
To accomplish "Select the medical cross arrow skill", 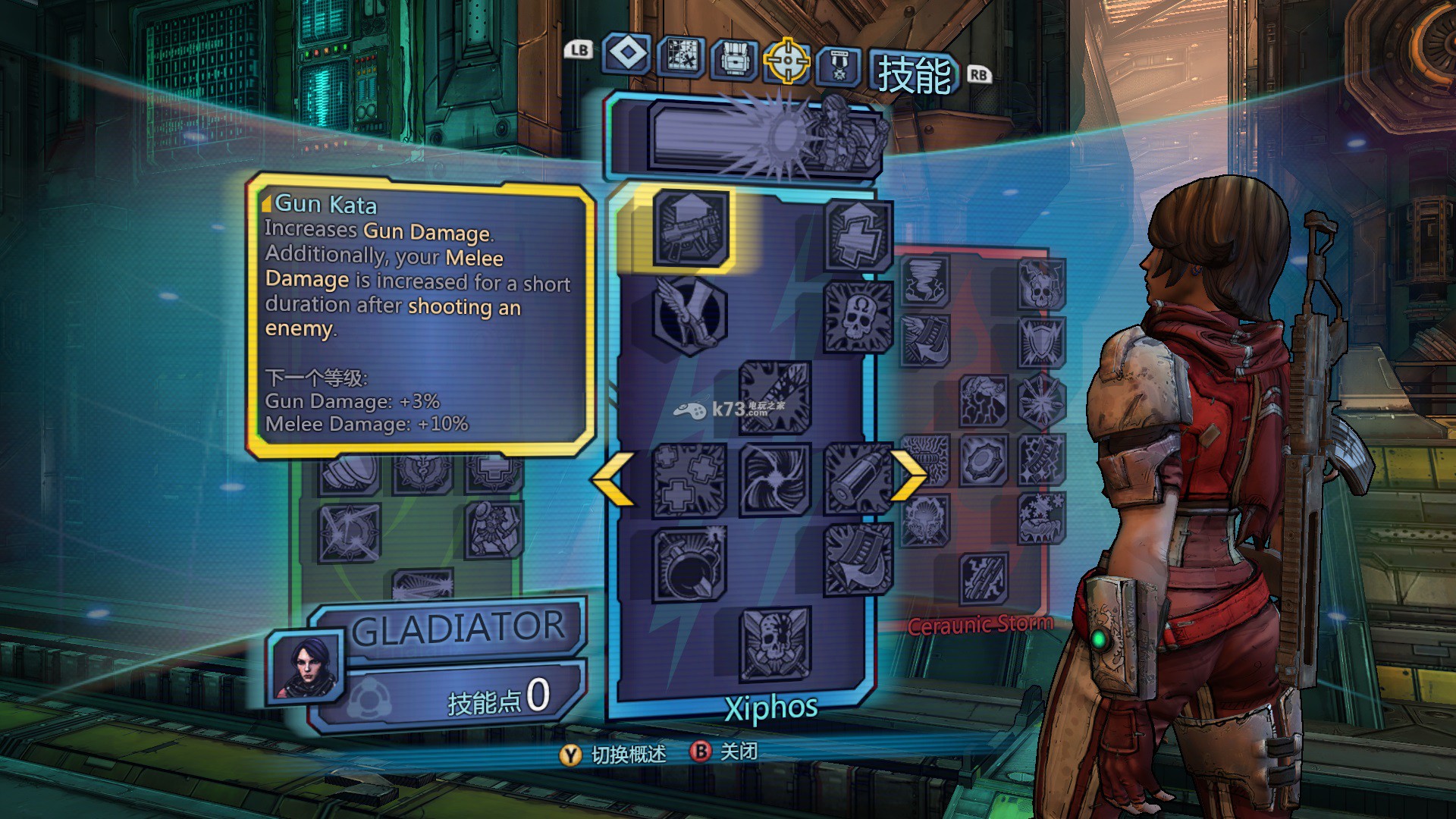I will 858,236.
